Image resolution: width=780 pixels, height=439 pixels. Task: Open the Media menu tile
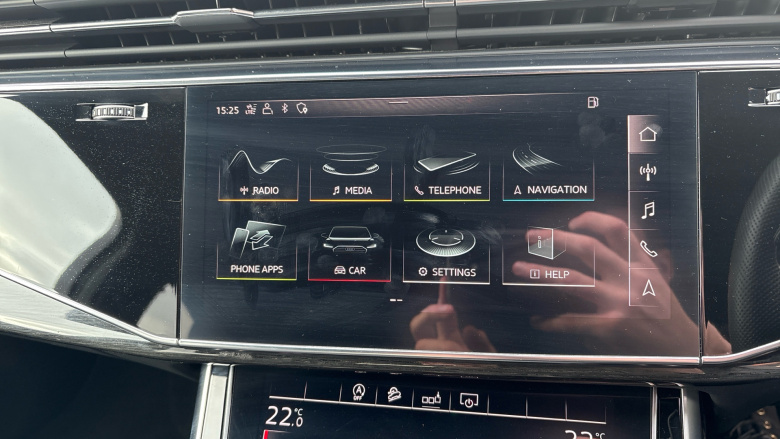[x=350, y=175]
